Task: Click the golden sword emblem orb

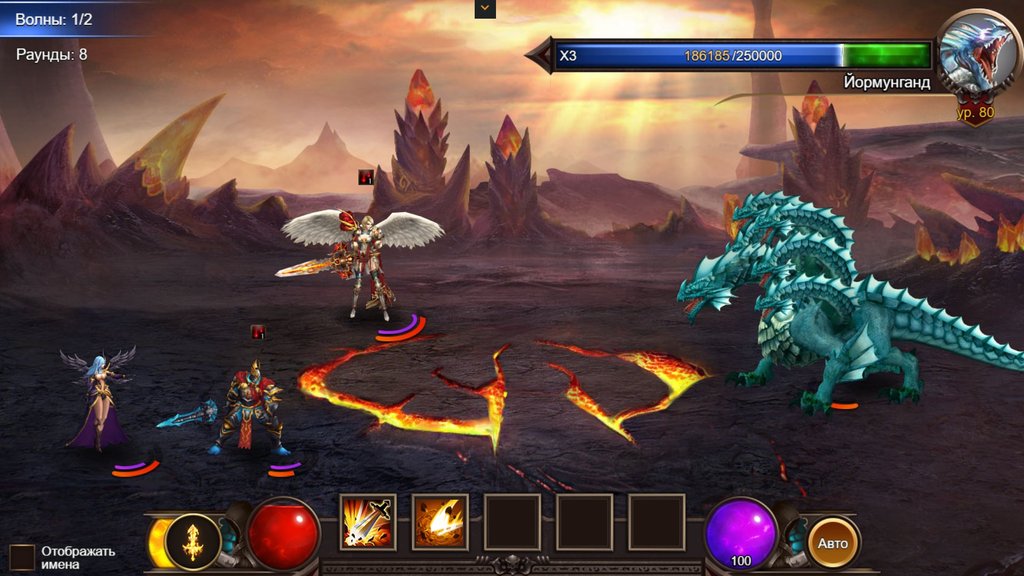Action: pyautogui.click(x=193, y=541)
